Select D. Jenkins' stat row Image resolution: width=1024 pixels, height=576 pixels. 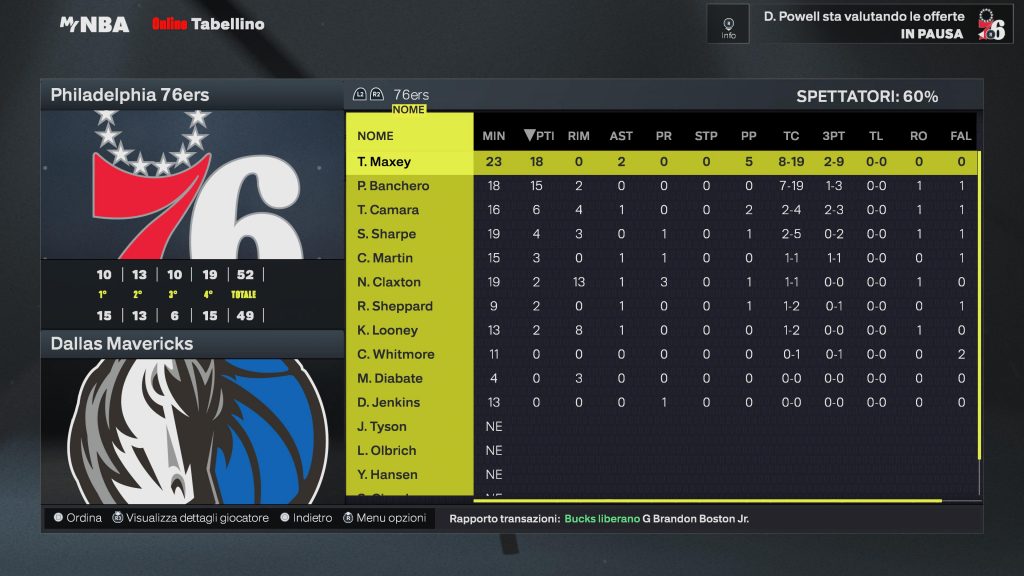[388, 402]
